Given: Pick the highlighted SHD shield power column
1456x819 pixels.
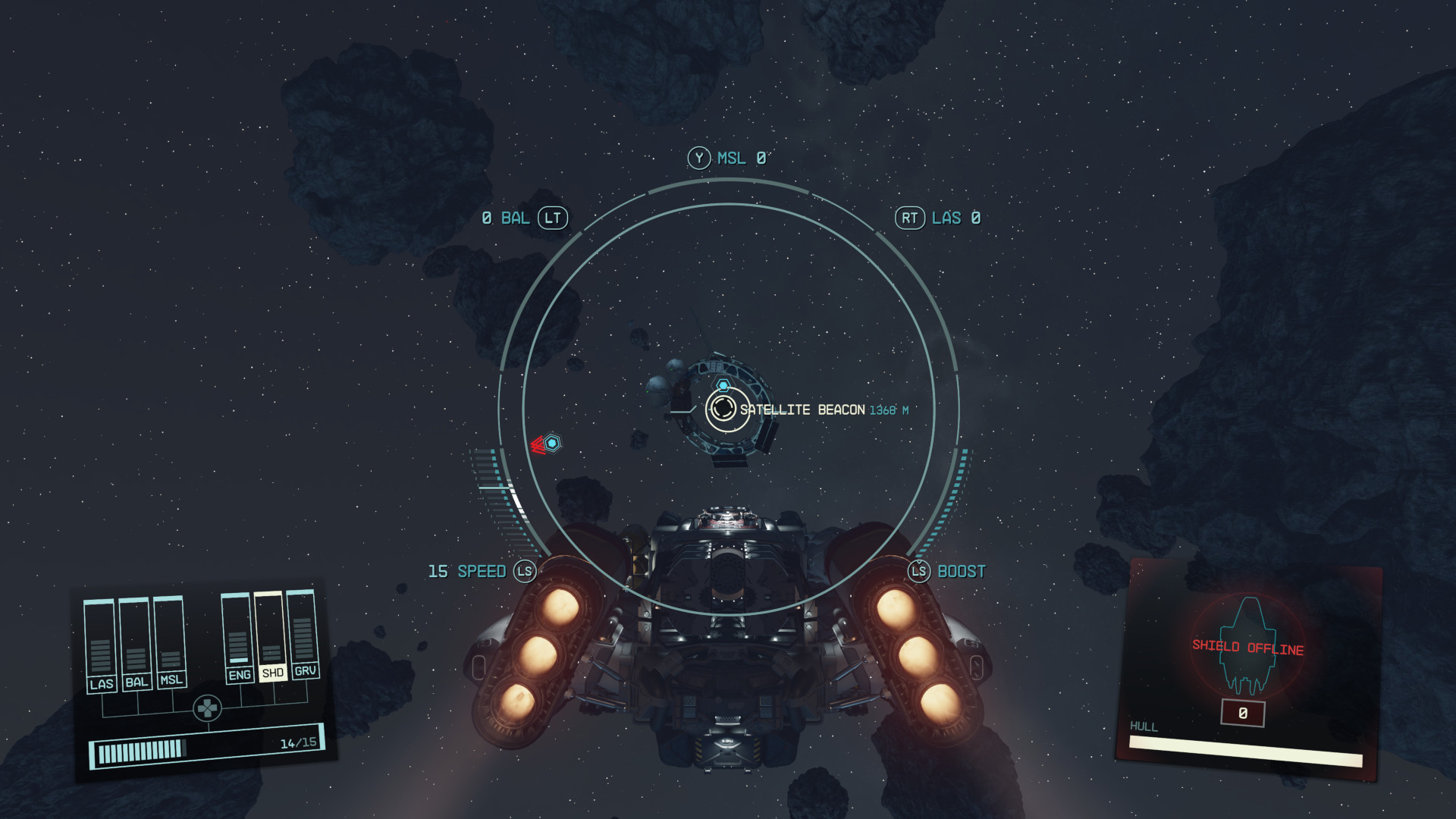Looking at the screenshot, I should tap(271, 635).
